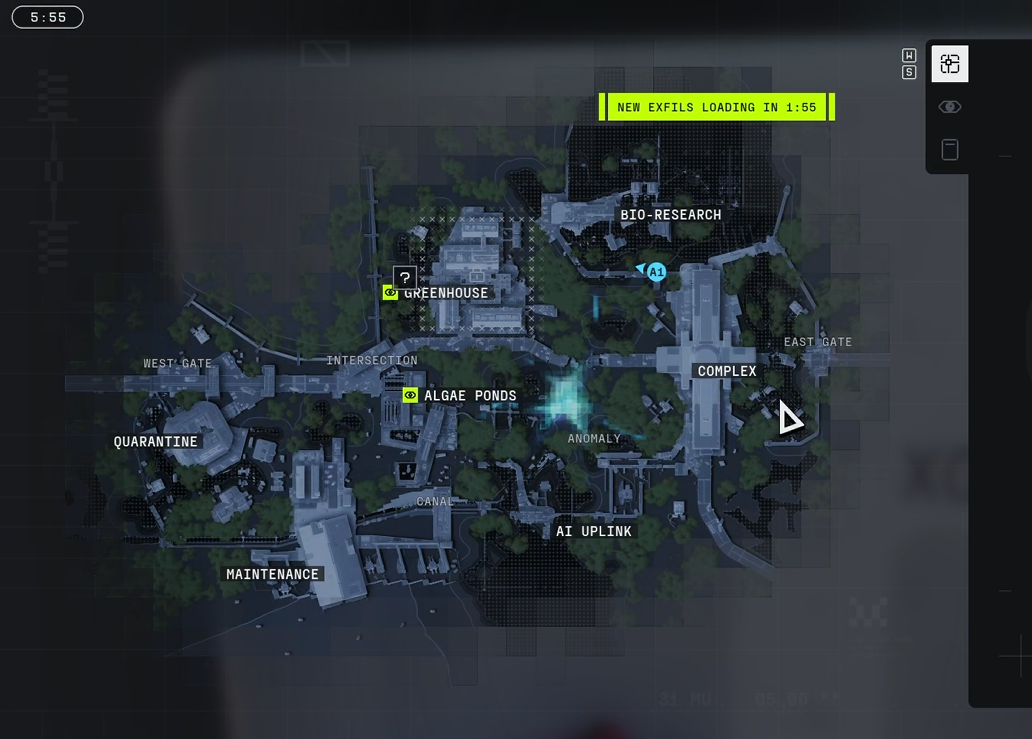
Task: Select the A1 player marker on the map
Action: click(x=656, y=272)
